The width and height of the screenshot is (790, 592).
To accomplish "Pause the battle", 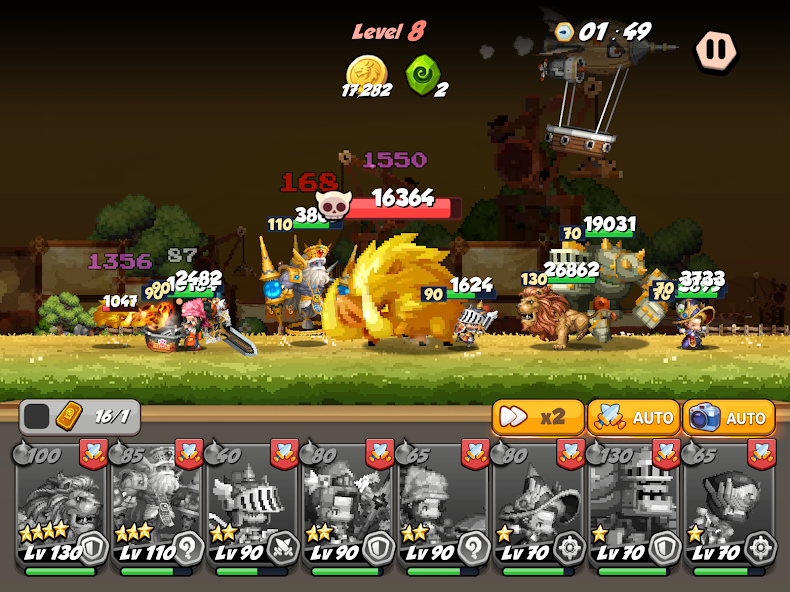I will (716, 49).
